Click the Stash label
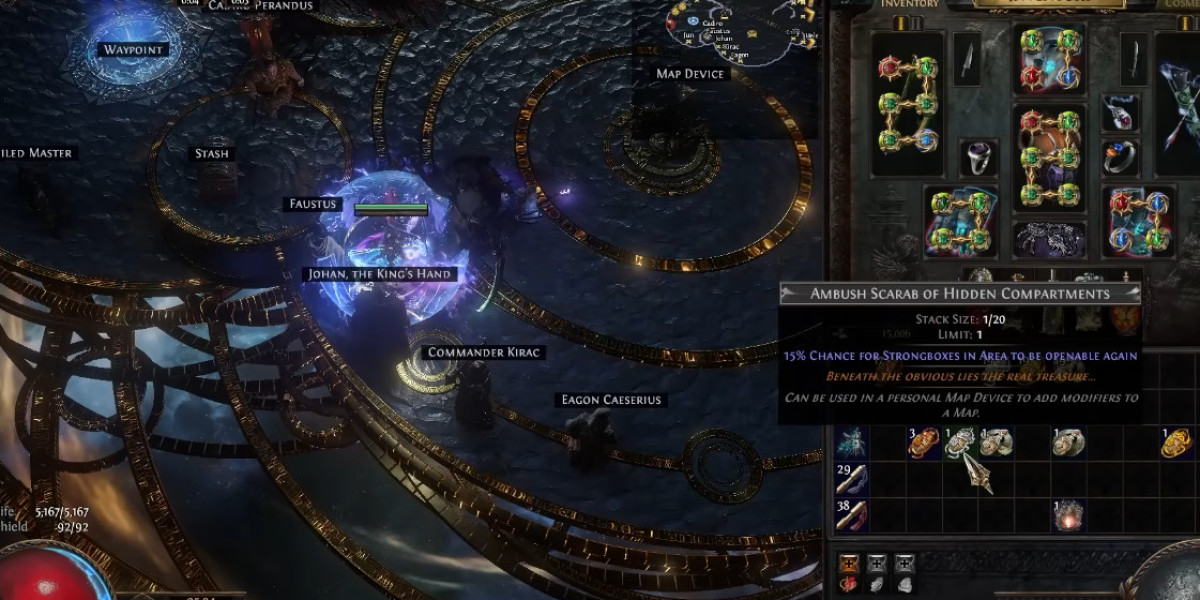The width and height of the screenshot is (1200, 600). pyautogui.click(x=211, y=154)
